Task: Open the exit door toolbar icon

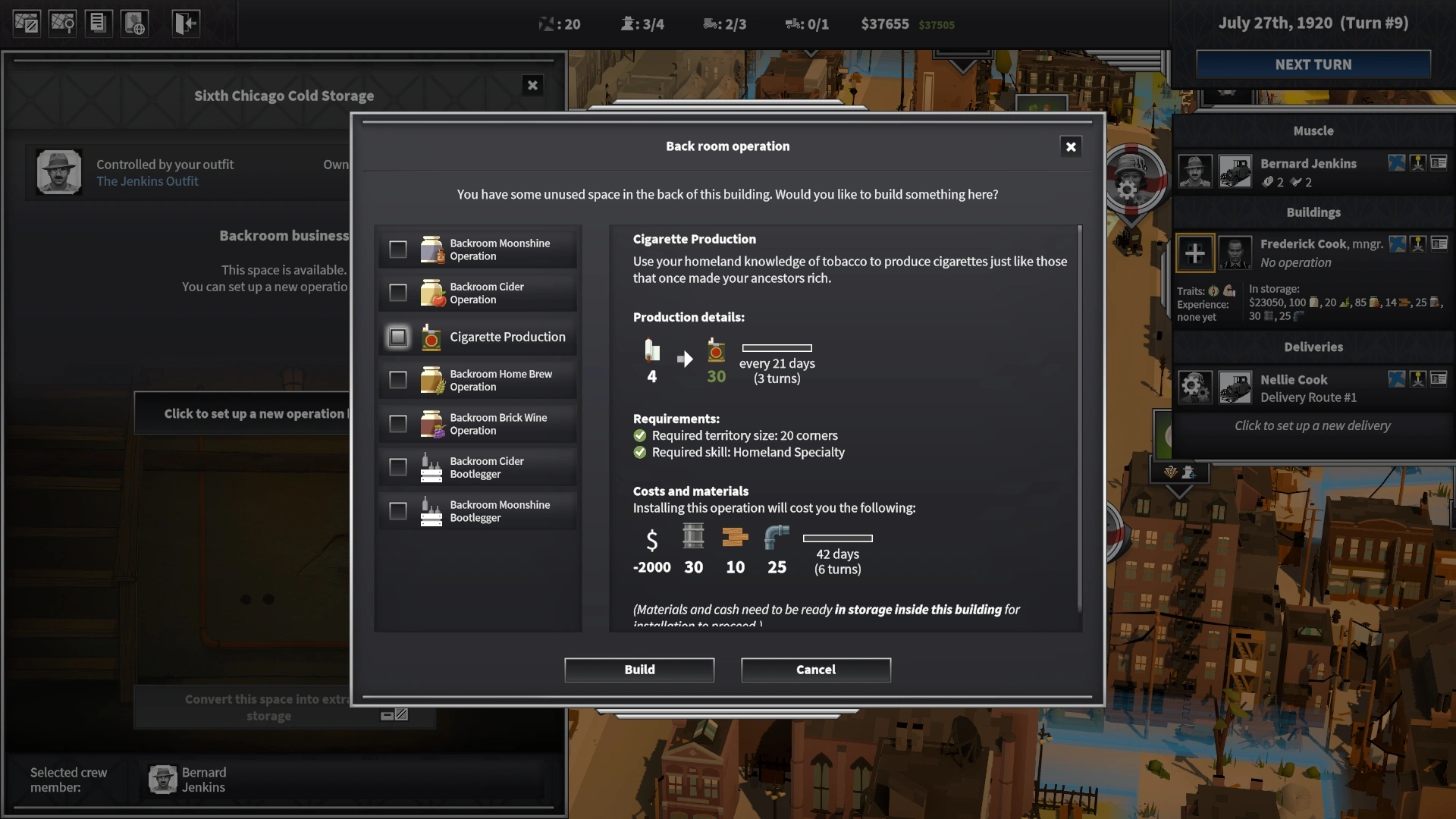Action: (x=185, y=24)
